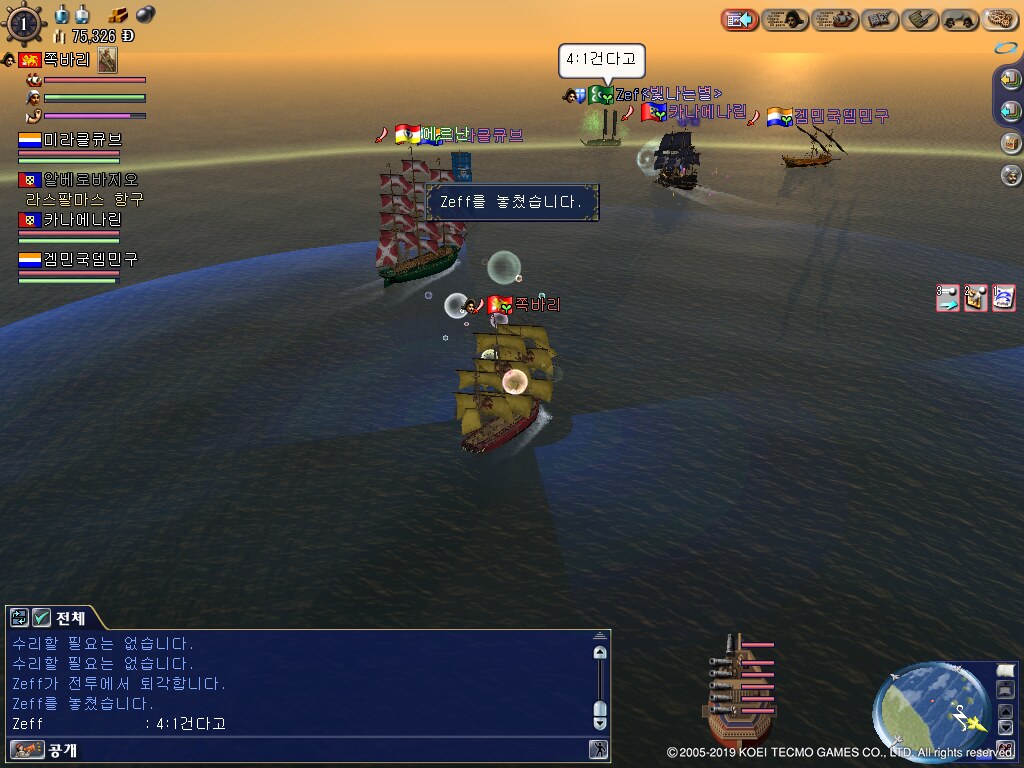The height and width of the screenshot is (768, 1024).
Task: Click the circular globe minimap
Action: 930,713
